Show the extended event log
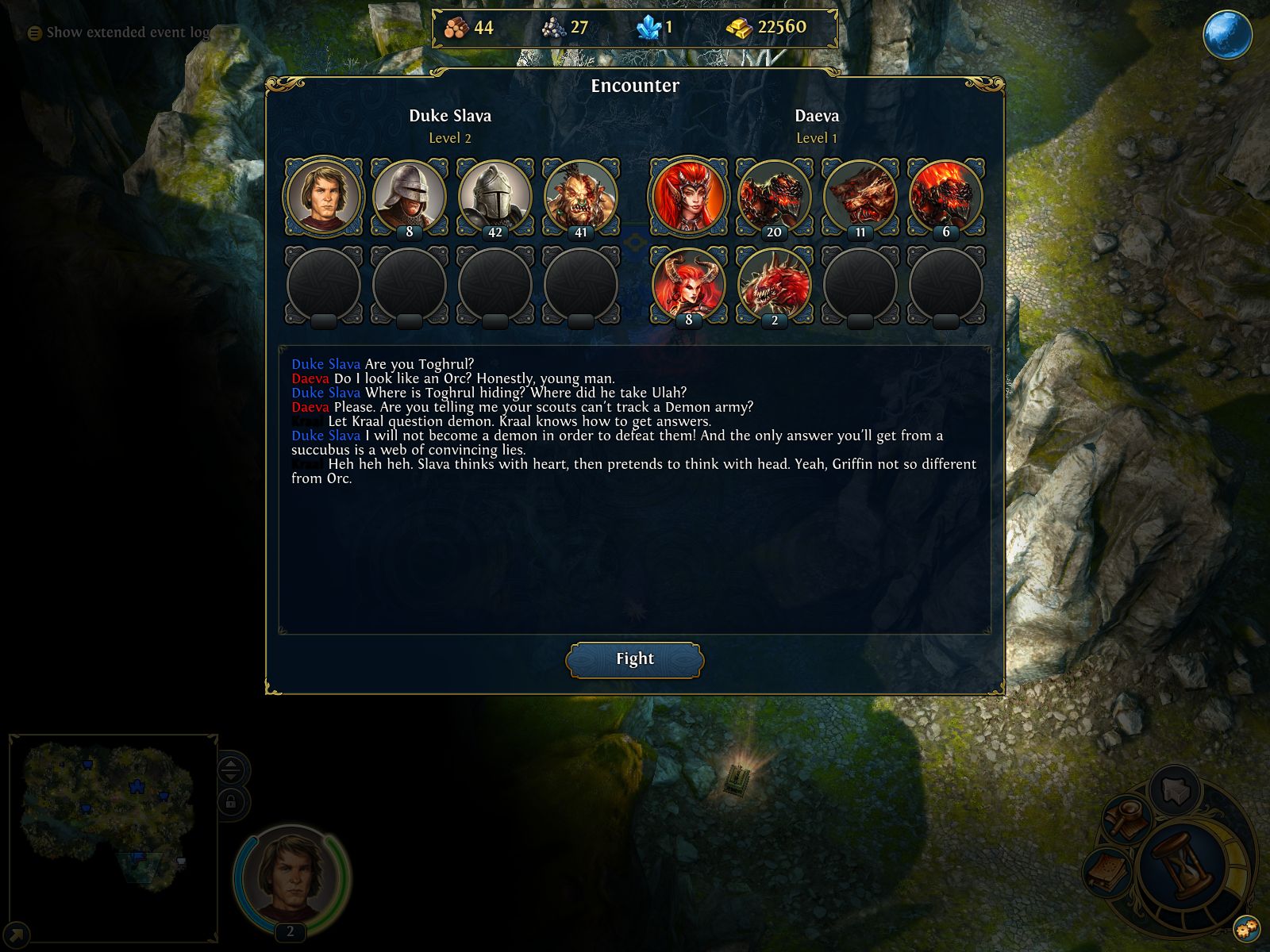 pos(119,33)
